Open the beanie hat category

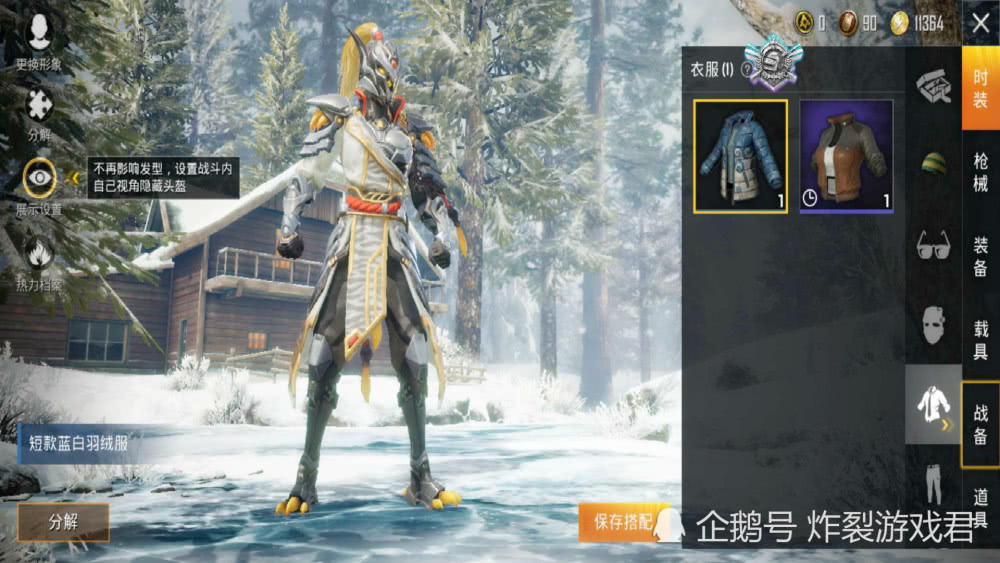coord(933,164)
